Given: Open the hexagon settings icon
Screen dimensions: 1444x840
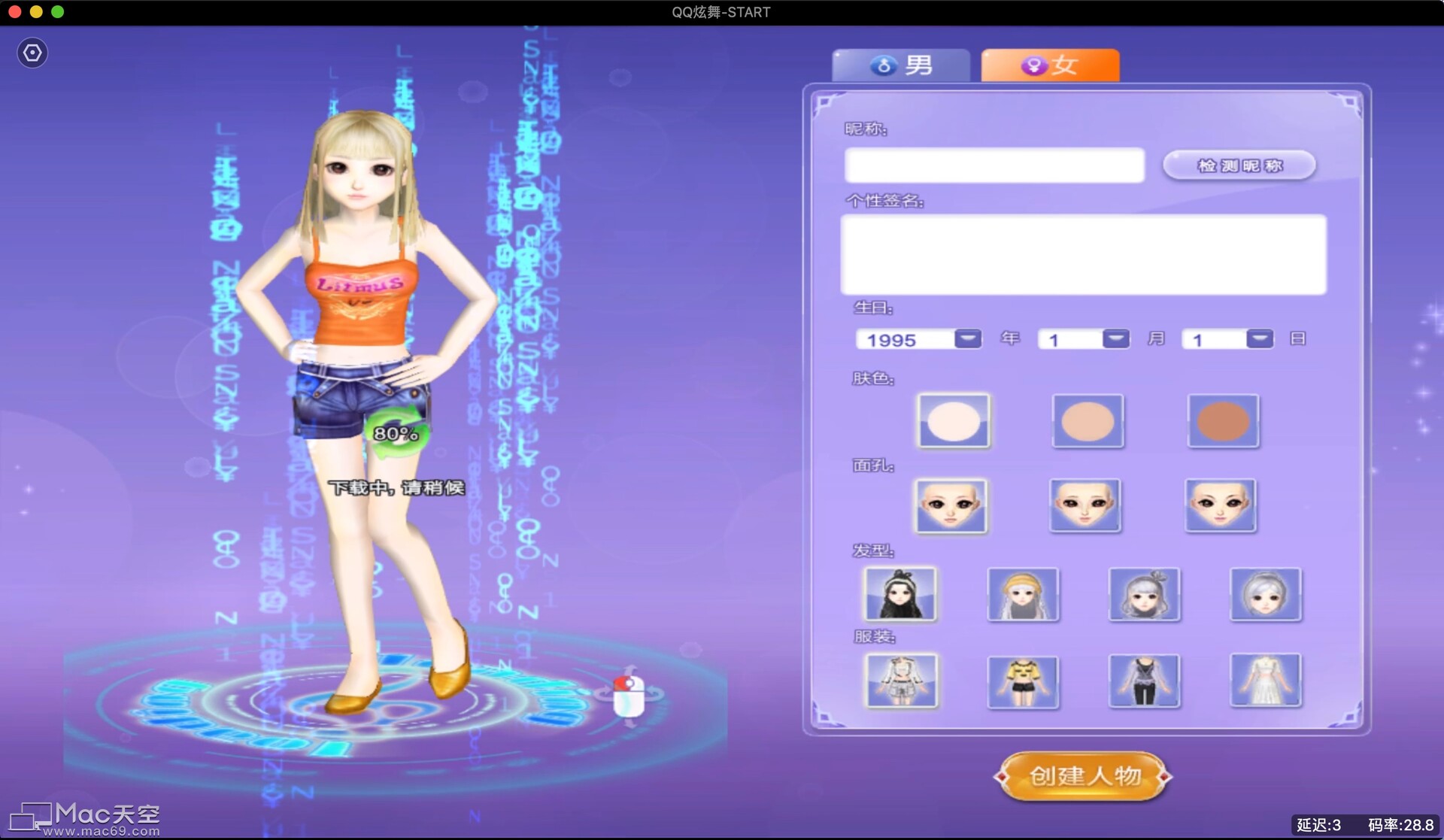Looking at the screenshot, I should click(x=32, y=53).
